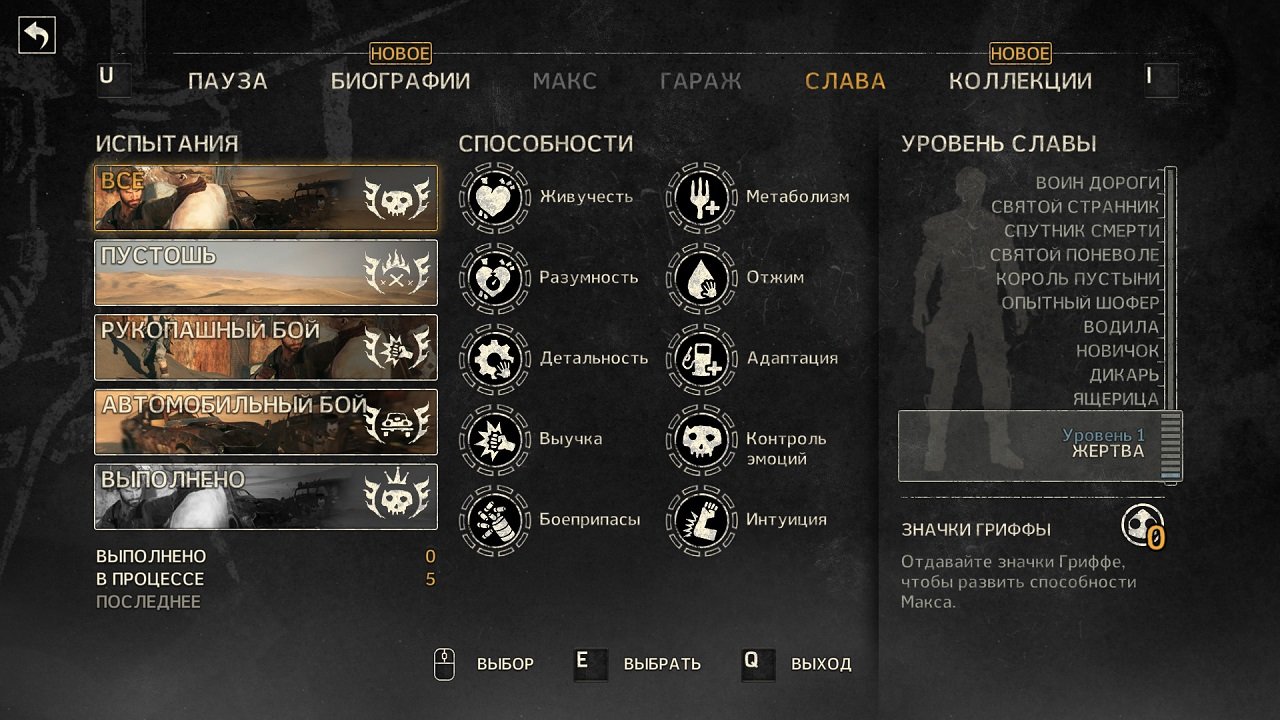Open the КОЛЛЕКЦИИ tab
The height and width of the screenshot is (720, 1280).
pyautogui.click(x=1022, y=81)
